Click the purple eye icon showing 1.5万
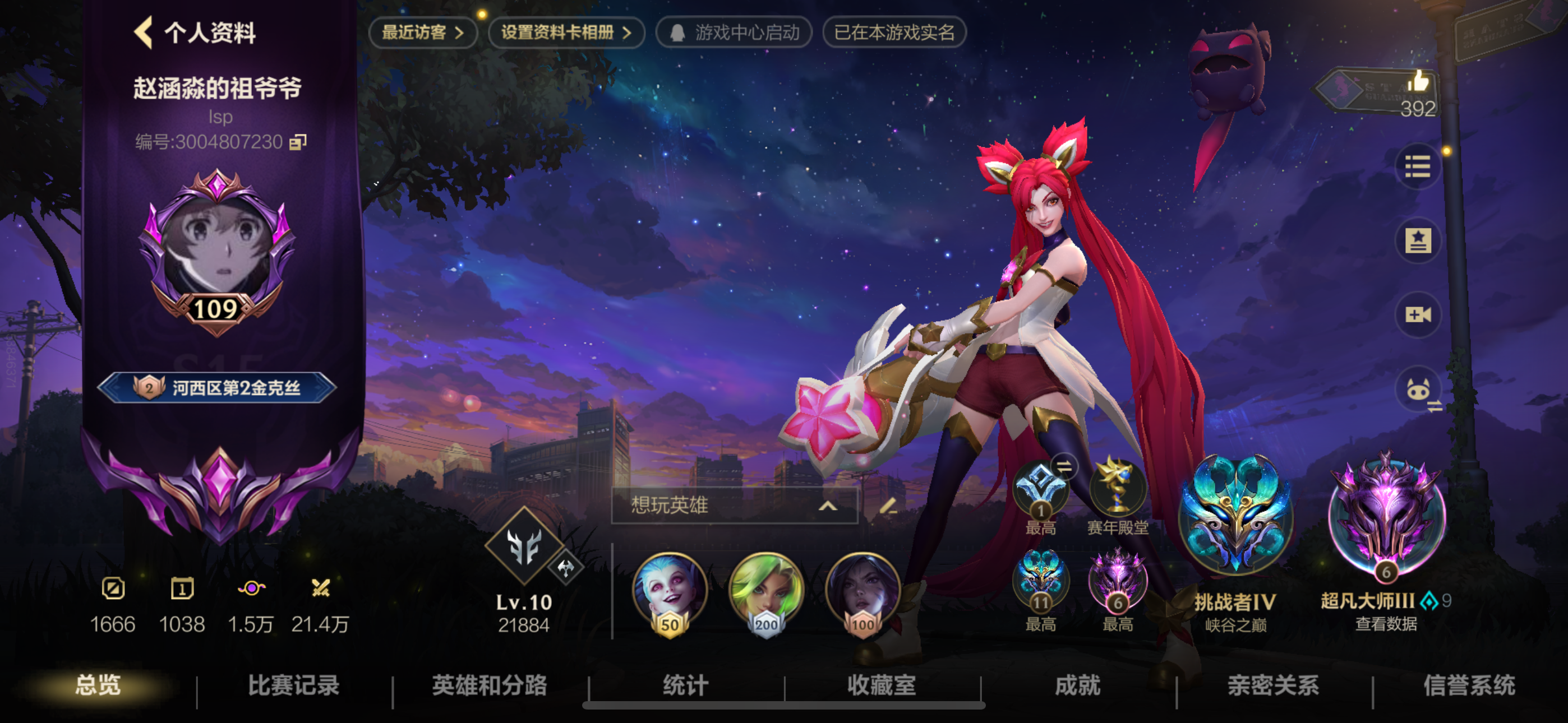Image resolution: width=1568 pixels, height=723 pixels. click(x=251, y=589)
